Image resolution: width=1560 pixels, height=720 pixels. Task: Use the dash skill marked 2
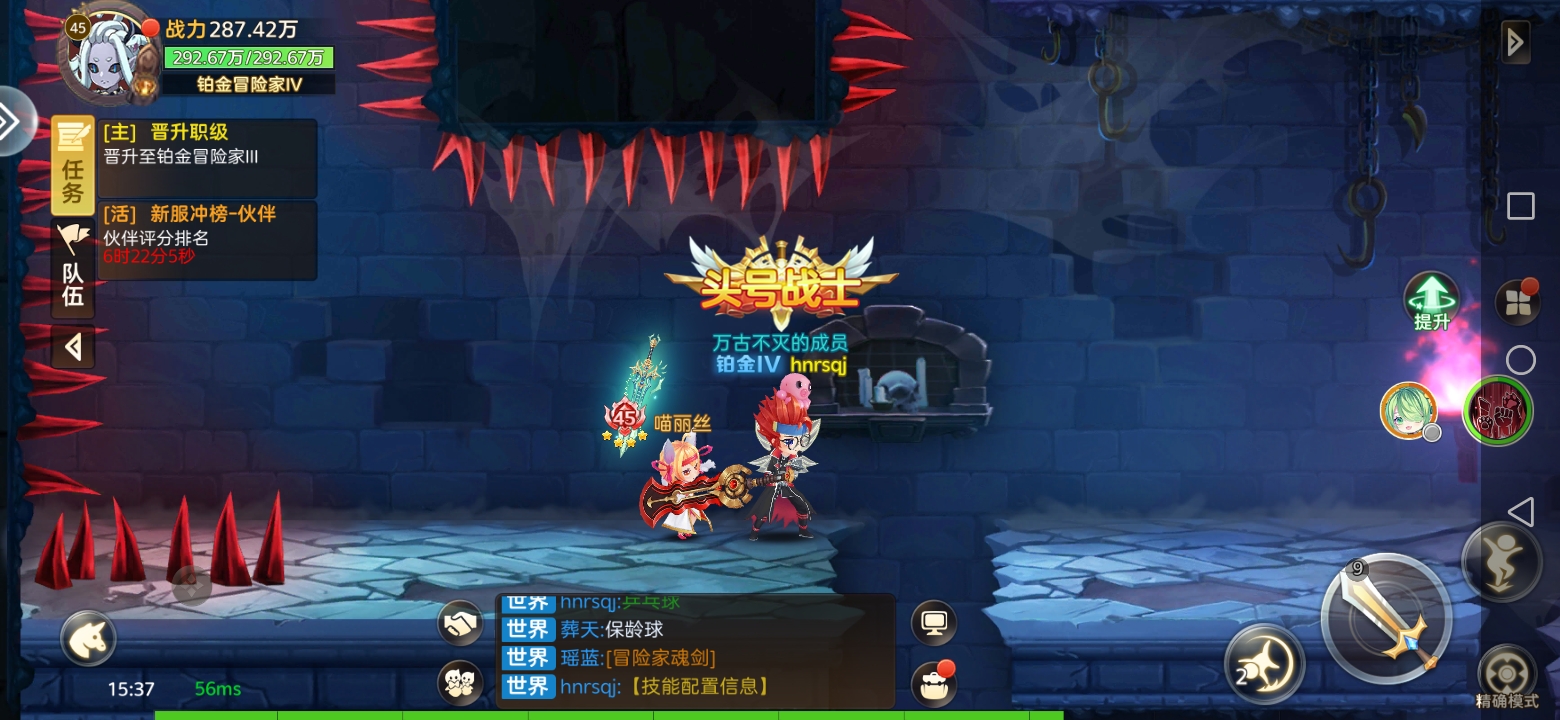pos(1264,664)
